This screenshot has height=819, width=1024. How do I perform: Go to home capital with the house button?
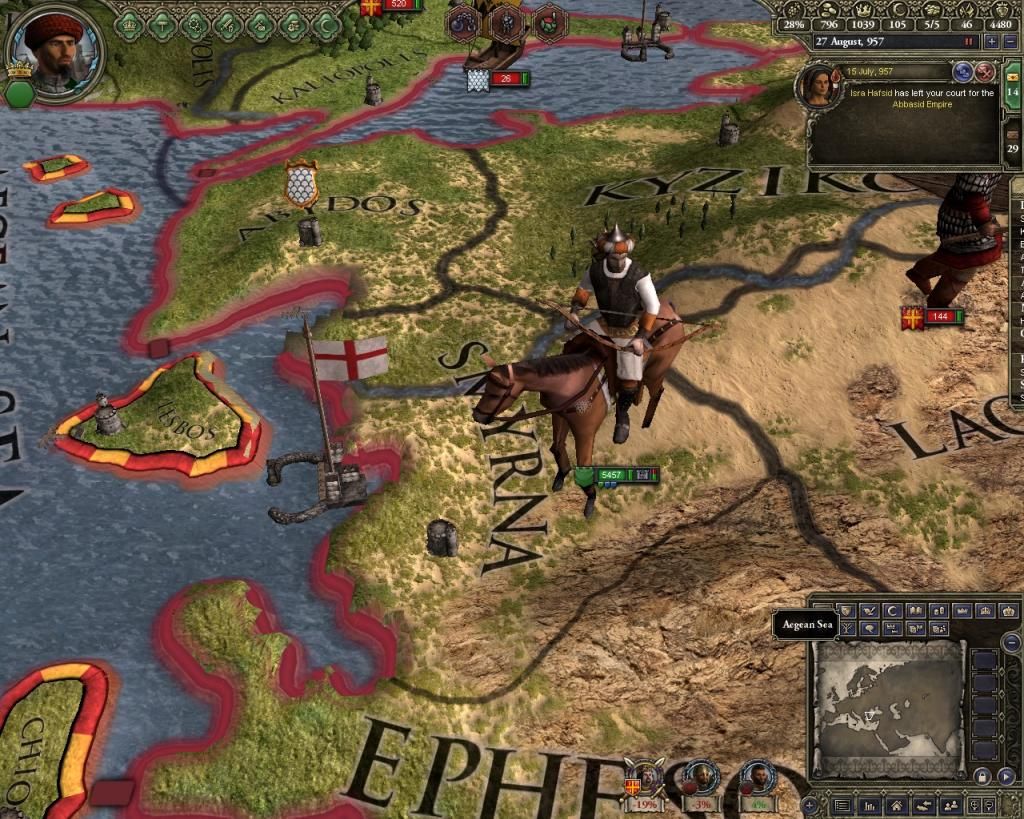point(897,804)
